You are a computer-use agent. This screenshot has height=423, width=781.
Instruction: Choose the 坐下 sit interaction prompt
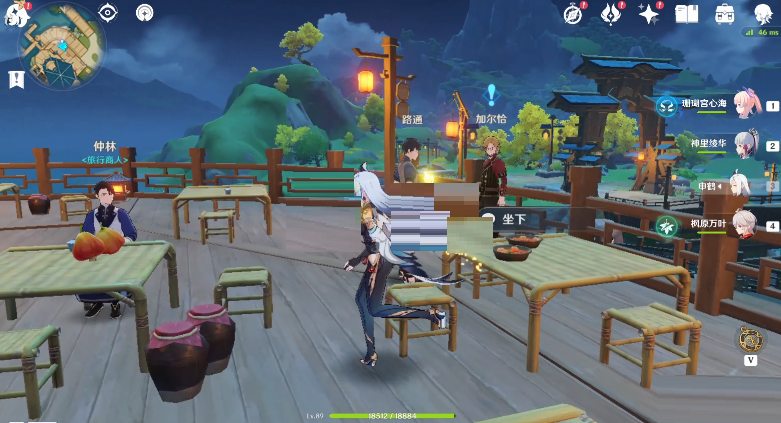[x=510, y=218]
